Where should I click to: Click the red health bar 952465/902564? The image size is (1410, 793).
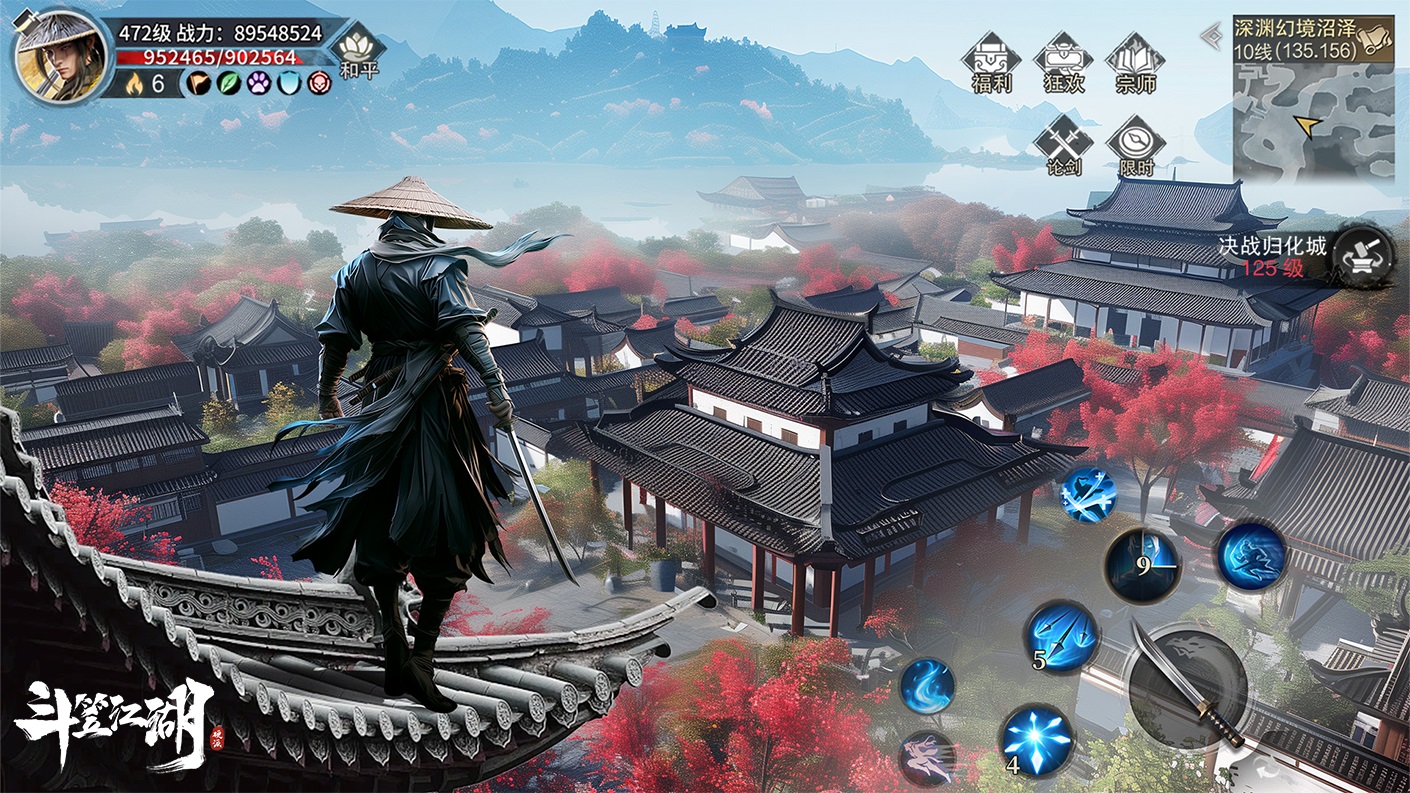[217, 55]
